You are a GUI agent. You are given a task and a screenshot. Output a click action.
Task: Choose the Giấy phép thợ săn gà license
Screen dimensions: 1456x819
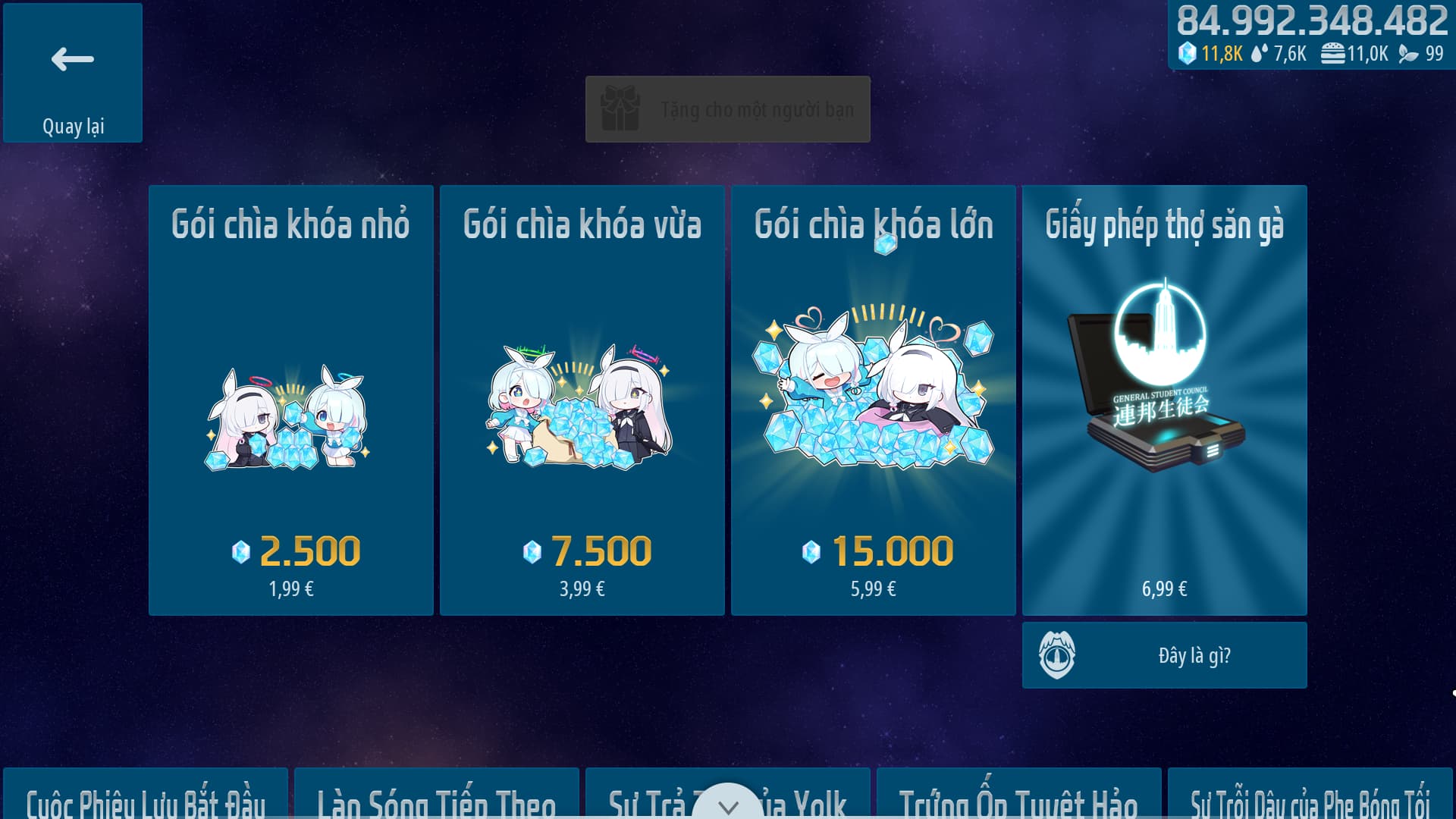1164,400
